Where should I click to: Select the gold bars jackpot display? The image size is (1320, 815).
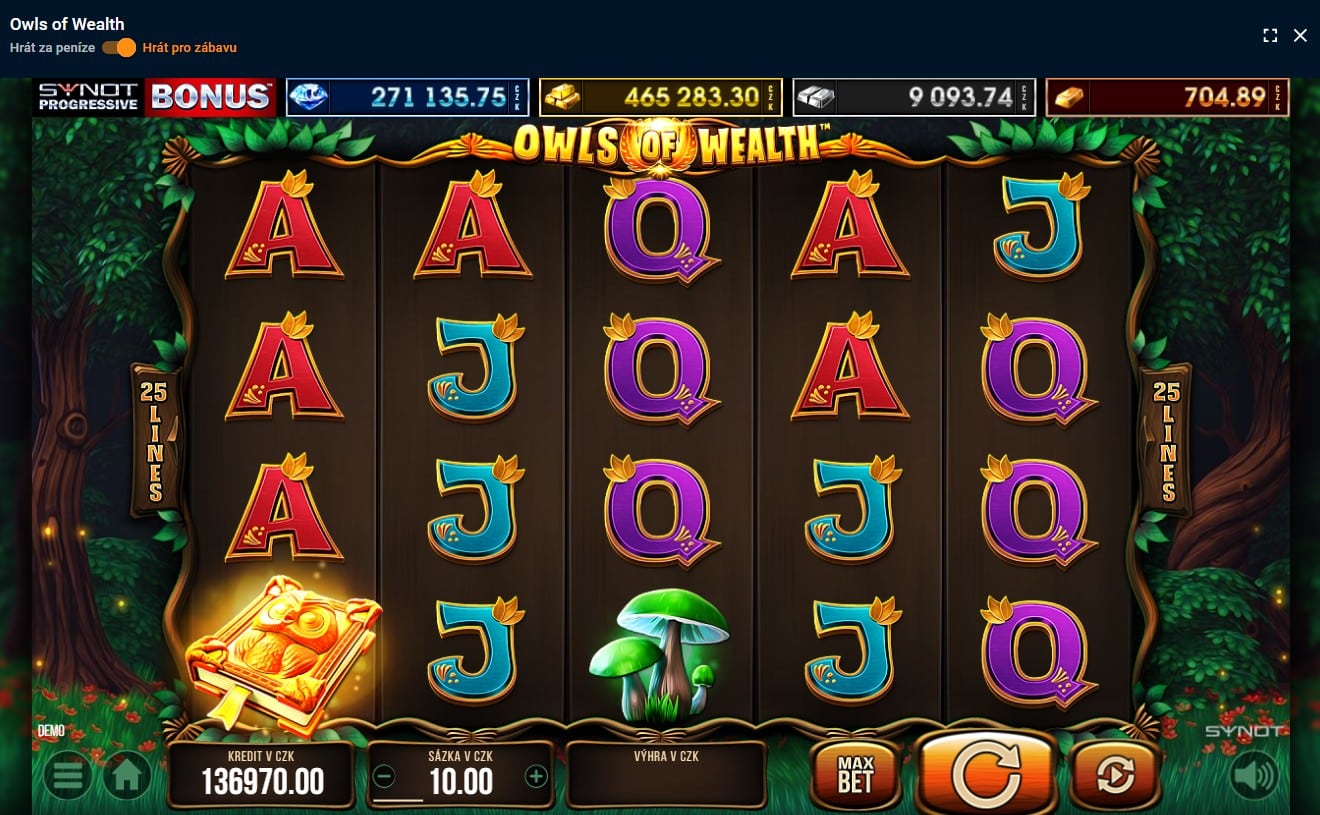coord(660,97)
